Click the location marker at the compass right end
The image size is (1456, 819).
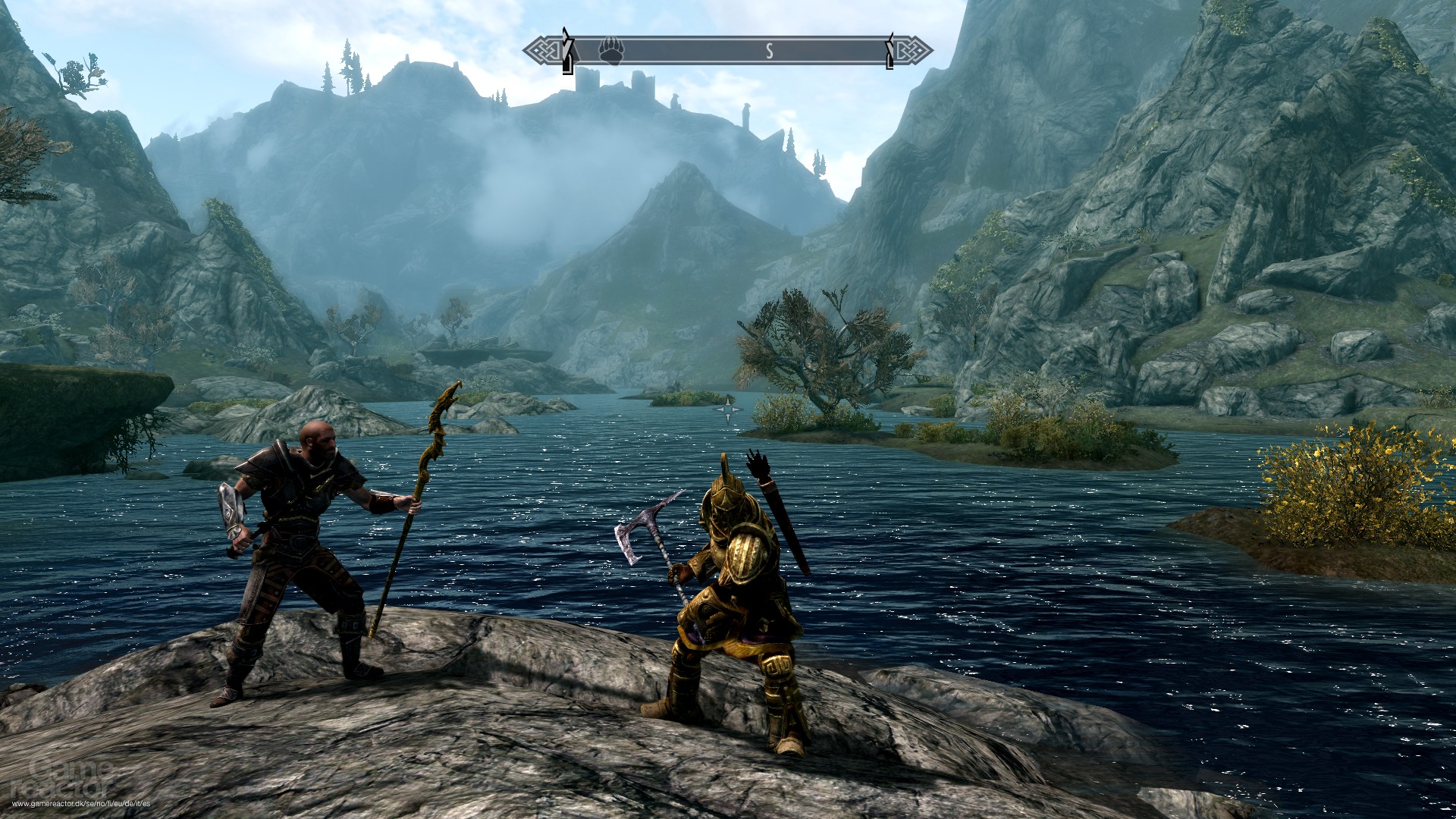(887, 52)
